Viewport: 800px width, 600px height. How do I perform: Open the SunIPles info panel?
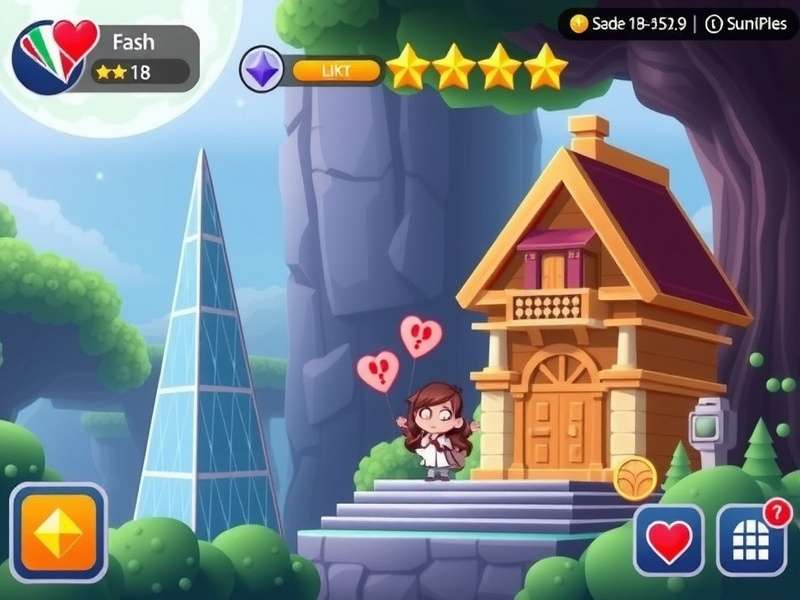pyautogui.click(x=745, y=24)
